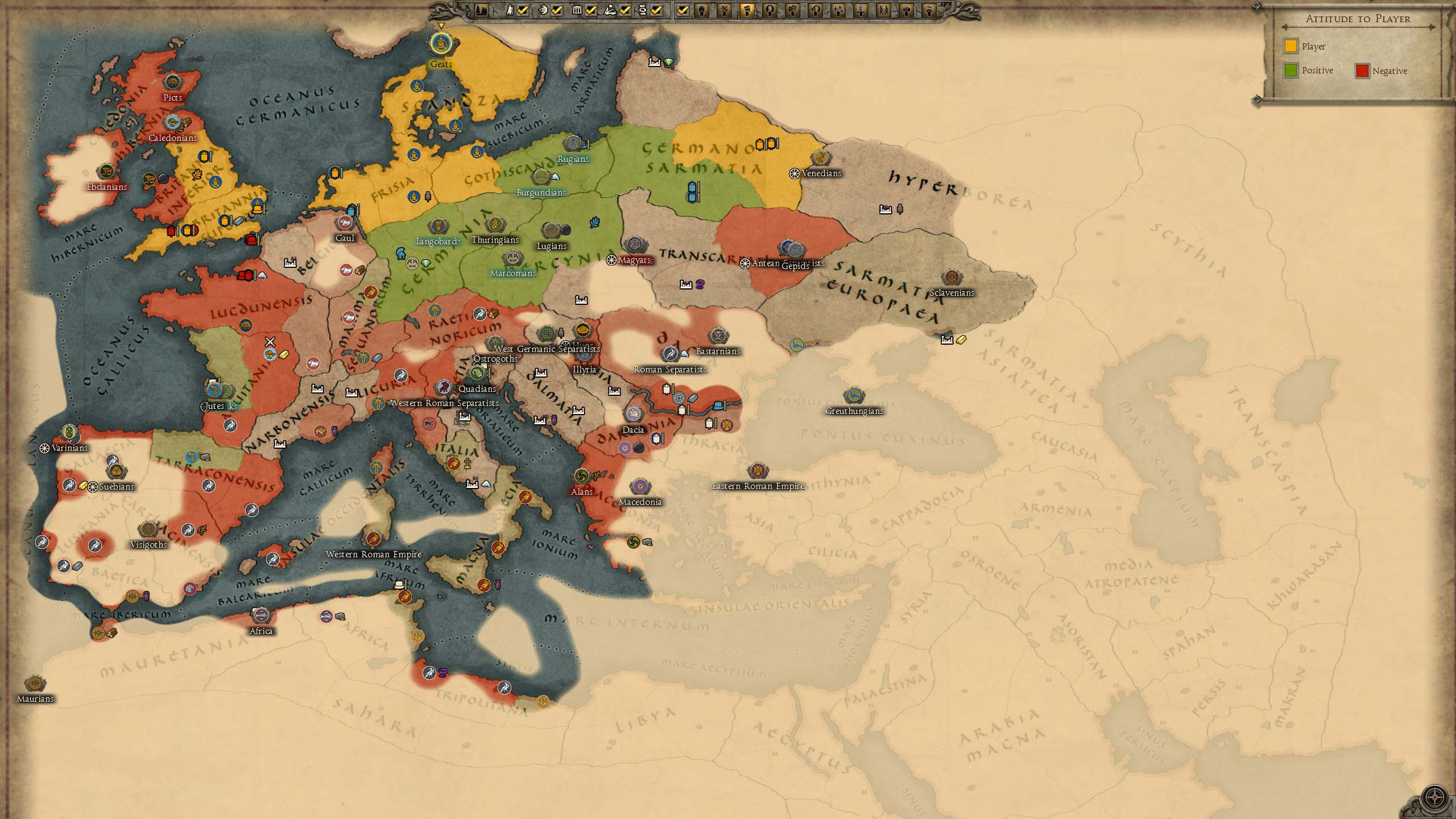1456x819 pixels.
Task: Activate the highlighted face-banner overlay button
Action: 747,10
